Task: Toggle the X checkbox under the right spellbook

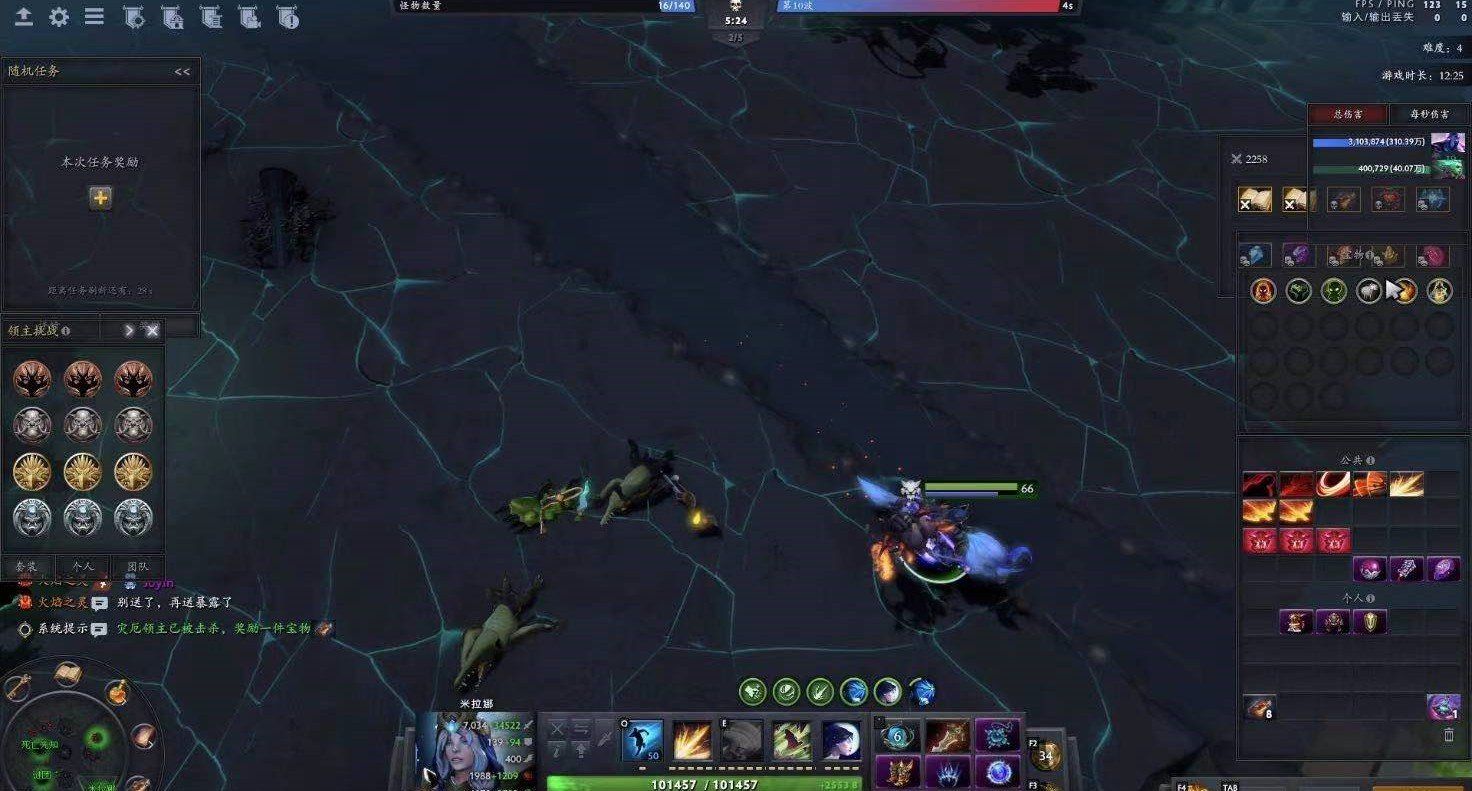Action: 1290,205
